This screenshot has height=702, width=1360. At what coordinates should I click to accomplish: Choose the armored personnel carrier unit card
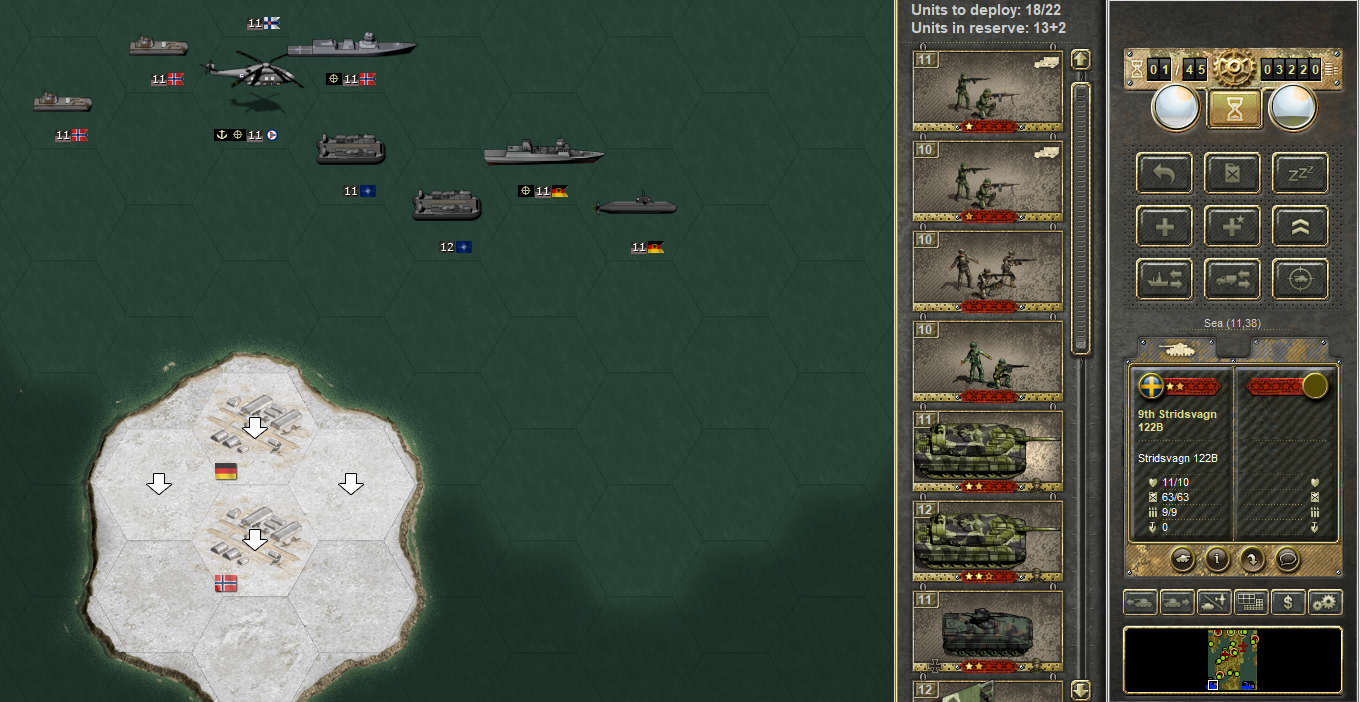988,631
